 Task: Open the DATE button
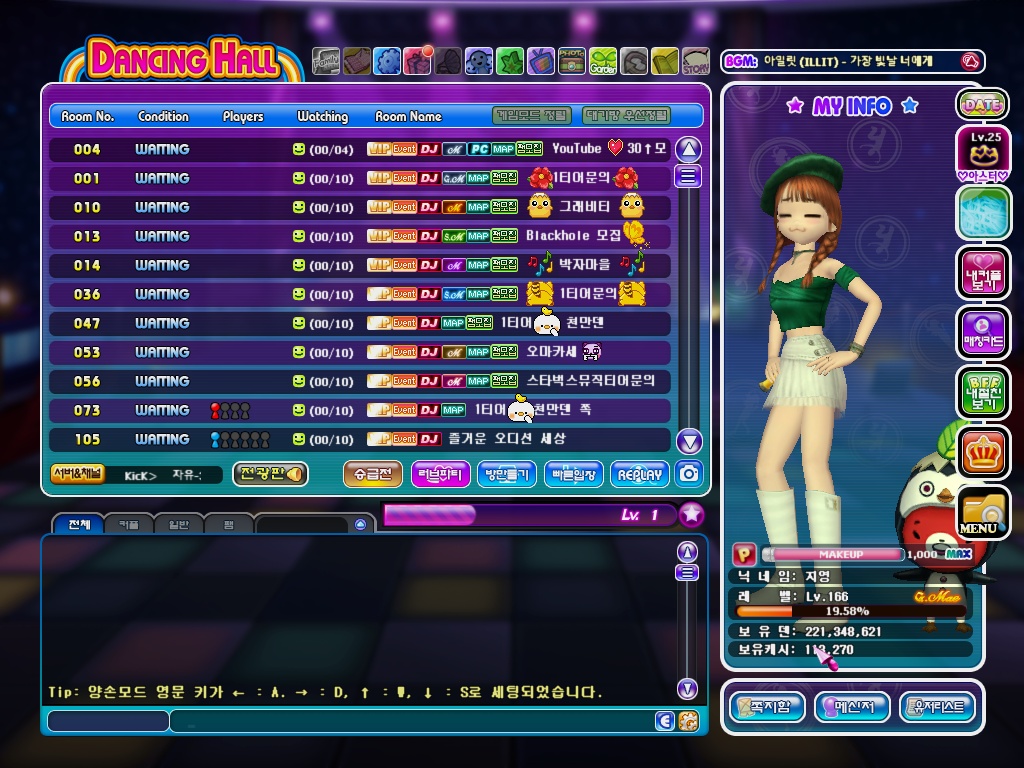[982, 104]
